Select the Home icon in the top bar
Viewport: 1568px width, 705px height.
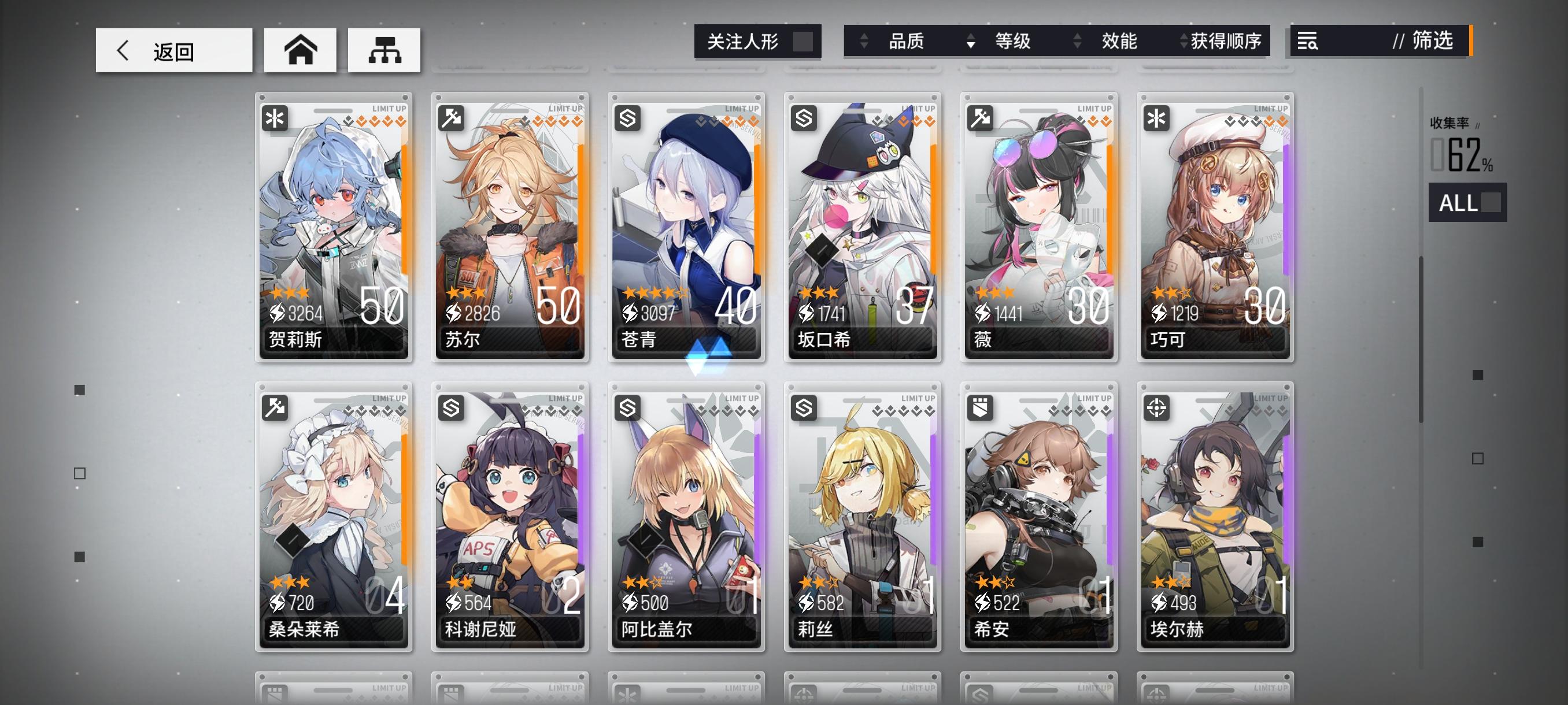coord(299,51)
